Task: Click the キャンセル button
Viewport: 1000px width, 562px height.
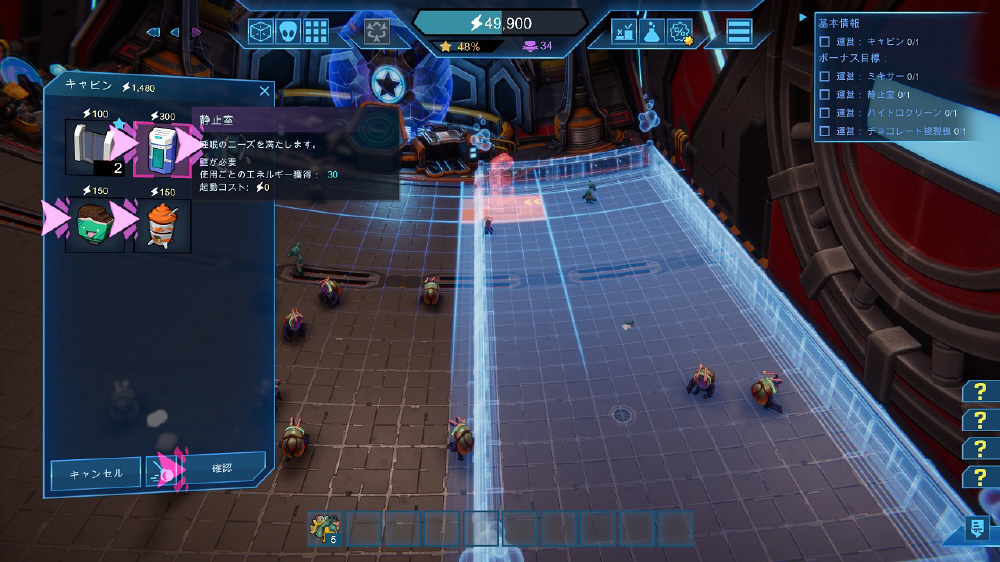Action: coord(95,472)
